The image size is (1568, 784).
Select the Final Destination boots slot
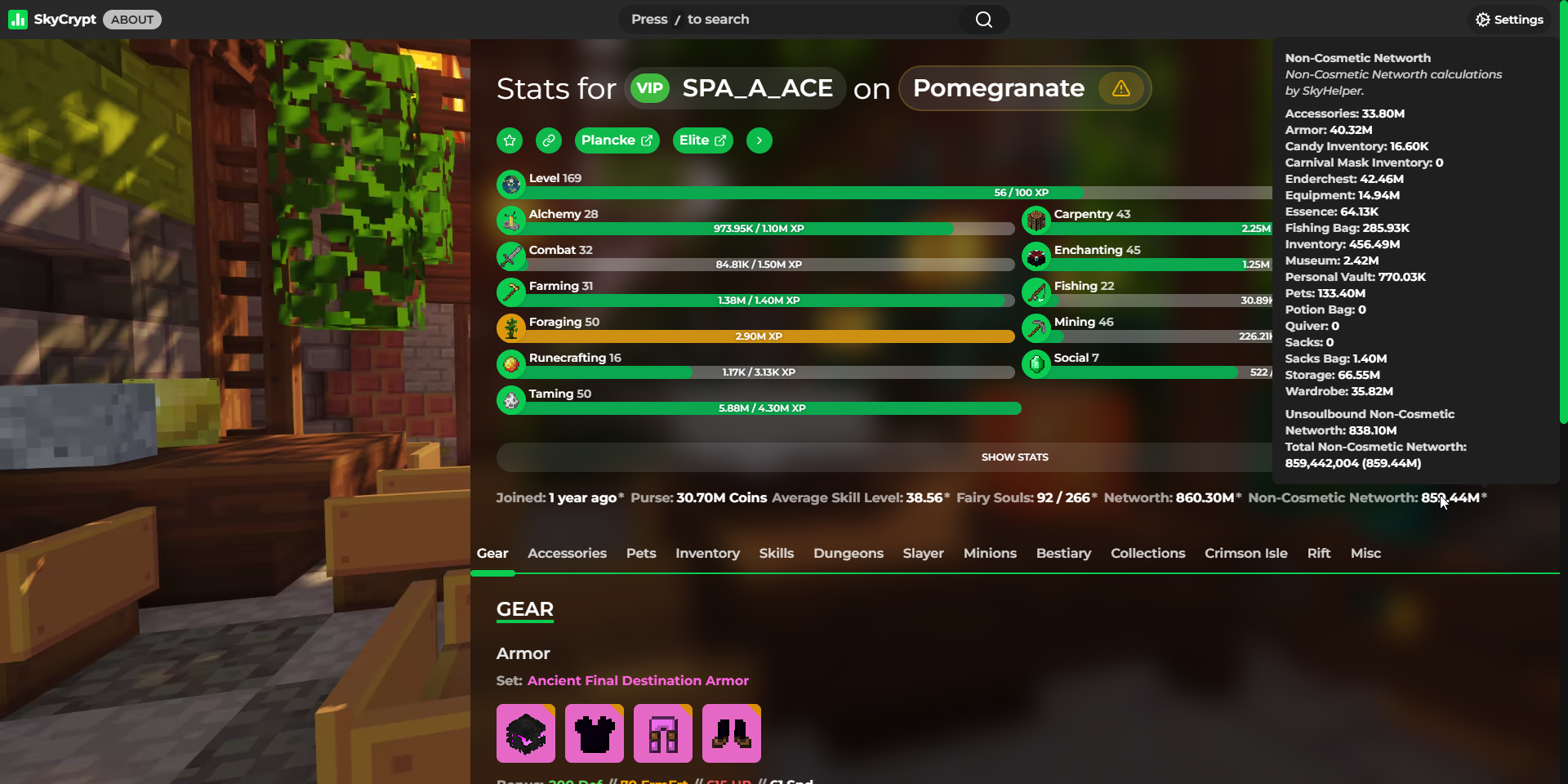click(732, 733)
